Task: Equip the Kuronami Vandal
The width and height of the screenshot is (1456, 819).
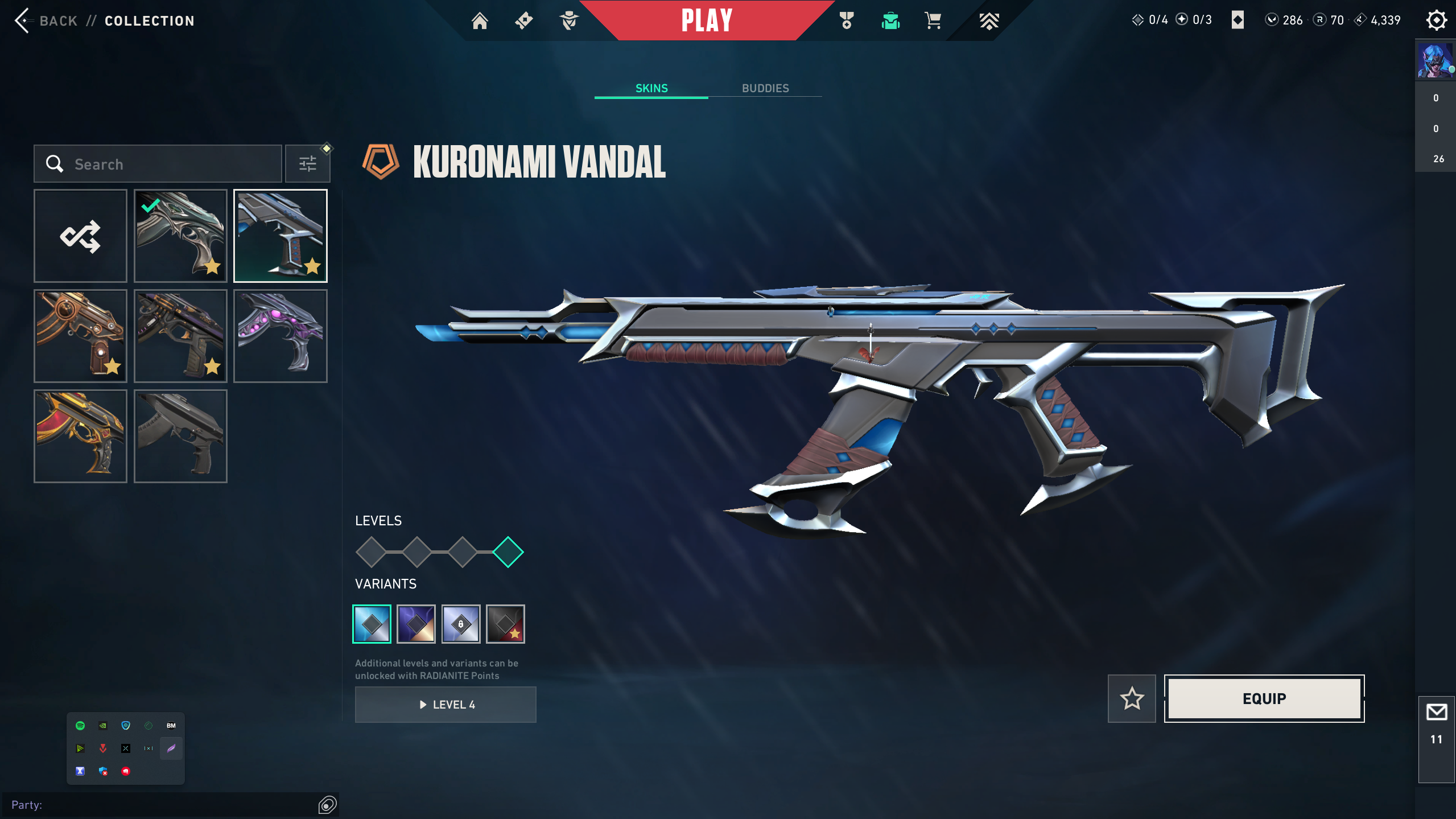Action: 1264,698
